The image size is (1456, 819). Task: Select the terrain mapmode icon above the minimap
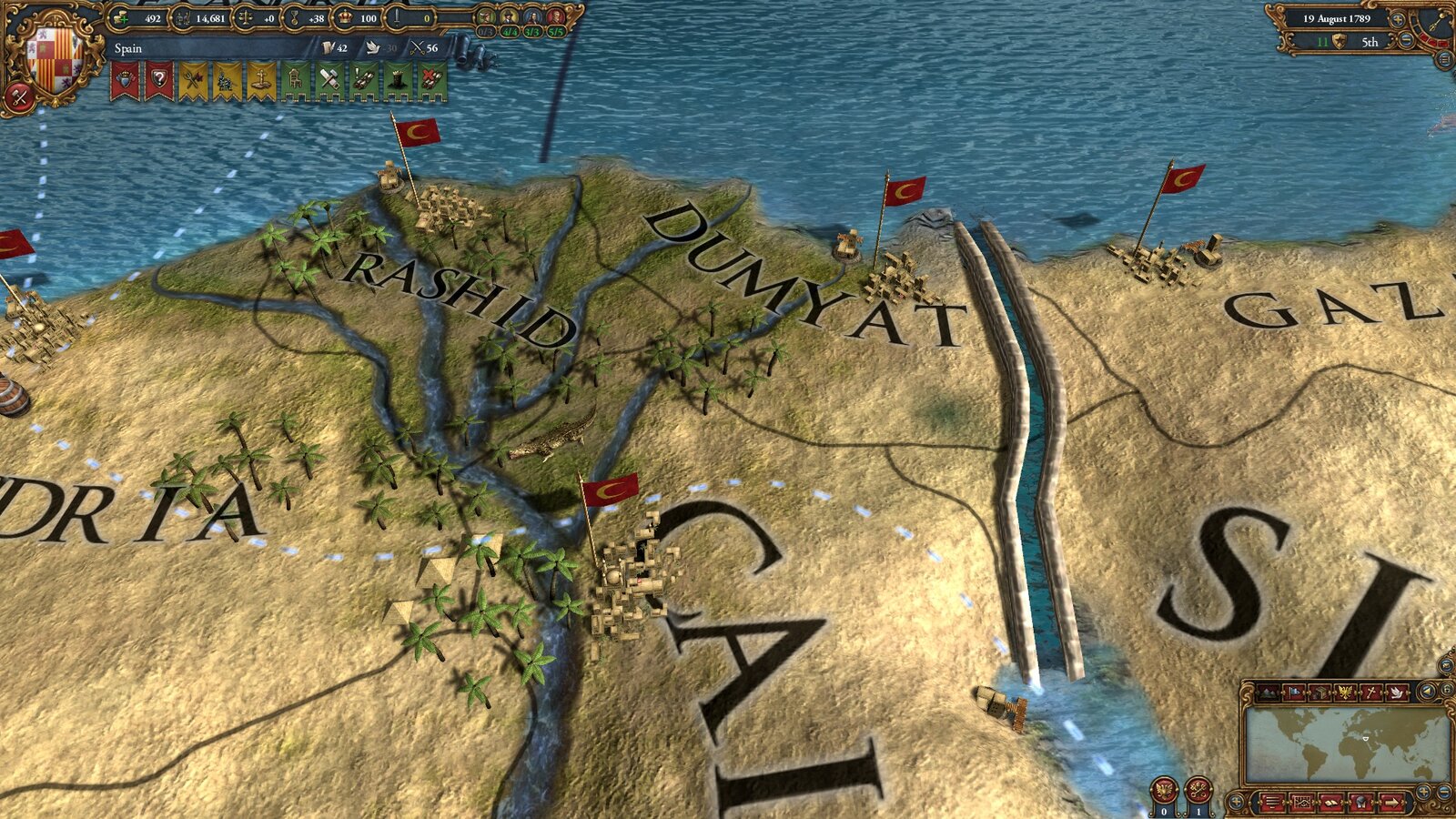click(x=1269, y=693)
